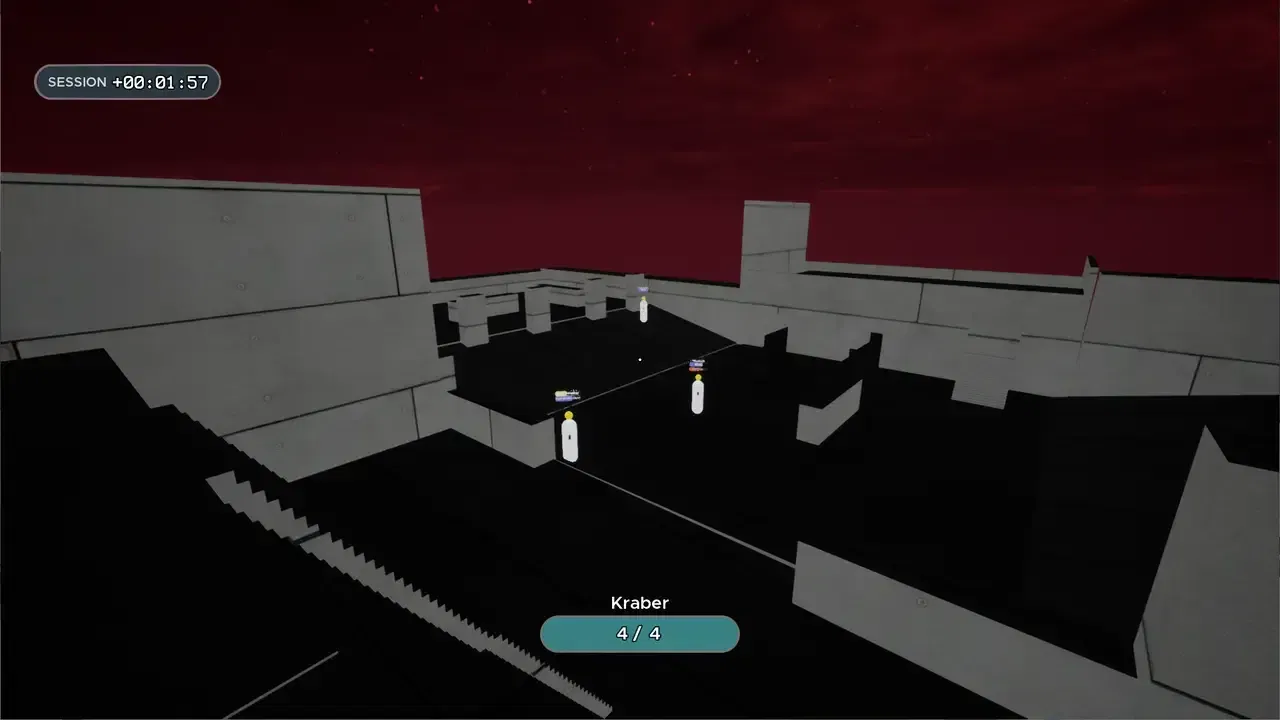Click the floating nametag above the nearest capsule
Screen dimensions: 1280x720
coord(567,394)
